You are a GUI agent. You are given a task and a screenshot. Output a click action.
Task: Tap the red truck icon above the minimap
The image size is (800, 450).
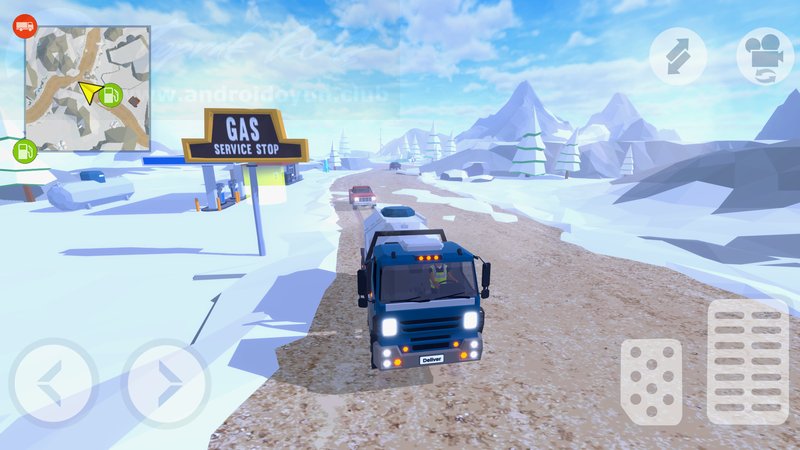point(24,27)
